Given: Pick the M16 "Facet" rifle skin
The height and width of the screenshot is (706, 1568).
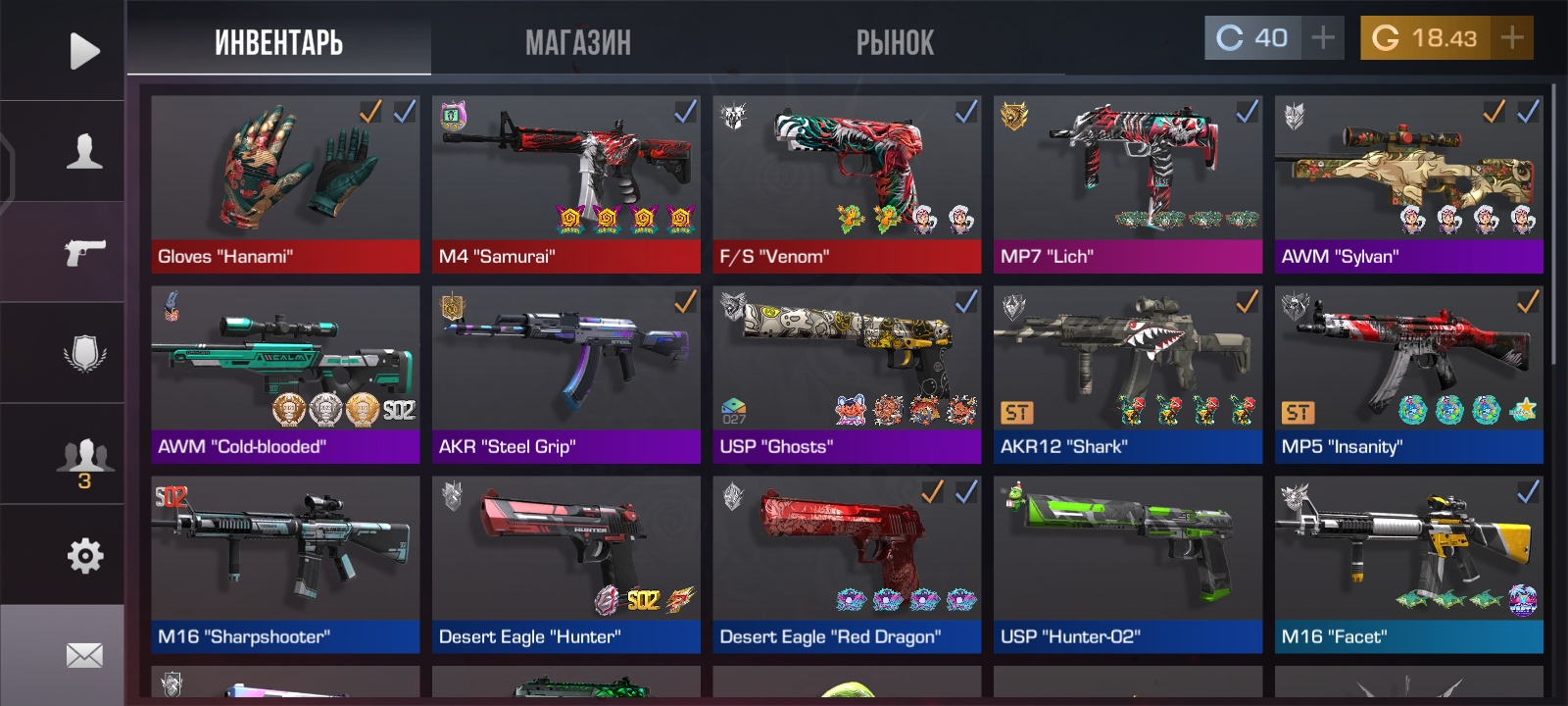Looking at the screenshot, I should (1408, 564).
